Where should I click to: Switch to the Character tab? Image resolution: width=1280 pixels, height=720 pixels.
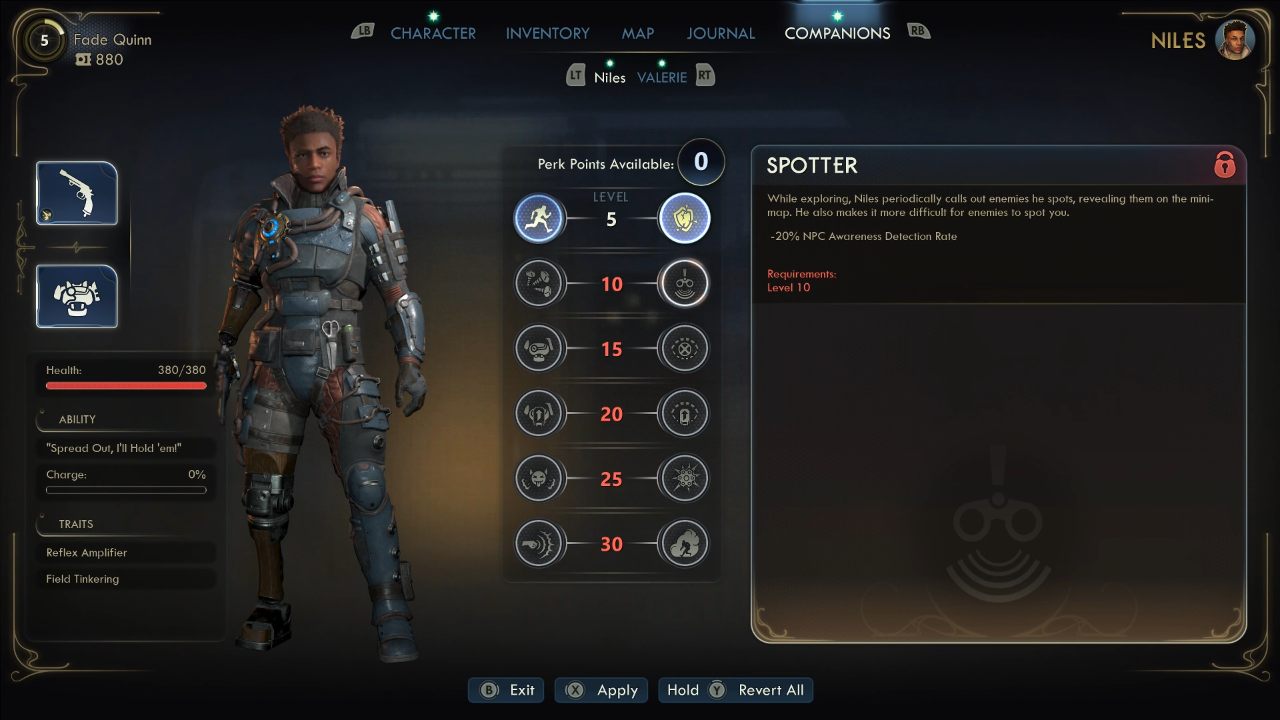(433, 33)
